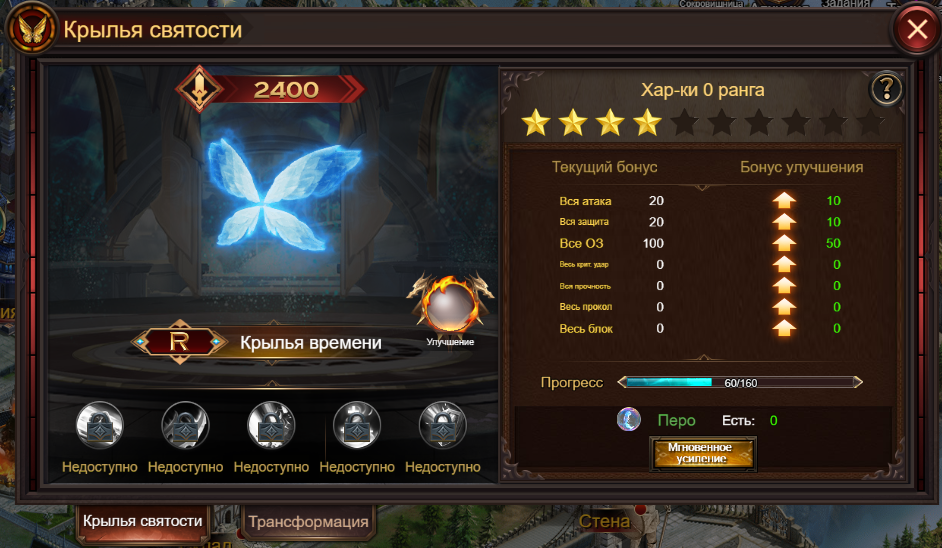Viewport: 942px width, 548px height.
Task: Select the Крылья святости tab
Action: pos(142,521)
